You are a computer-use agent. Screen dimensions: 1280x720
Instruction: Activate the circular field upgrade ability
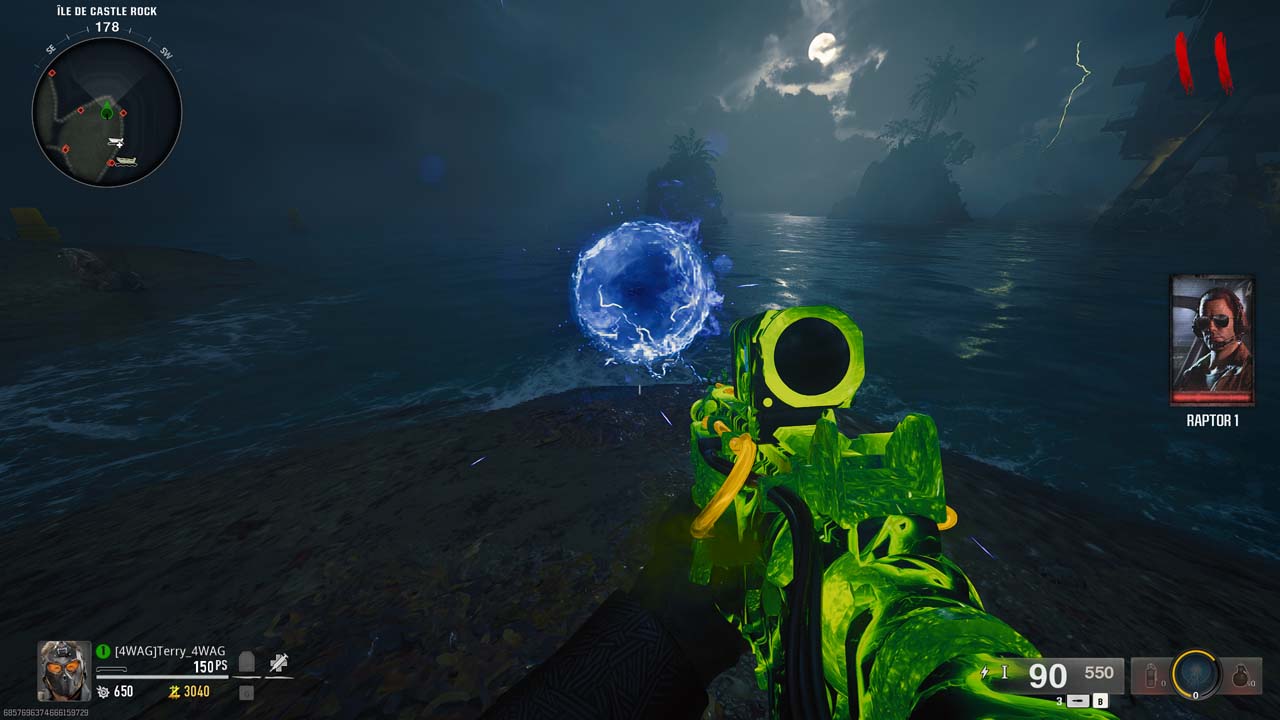coord(1196,675)
